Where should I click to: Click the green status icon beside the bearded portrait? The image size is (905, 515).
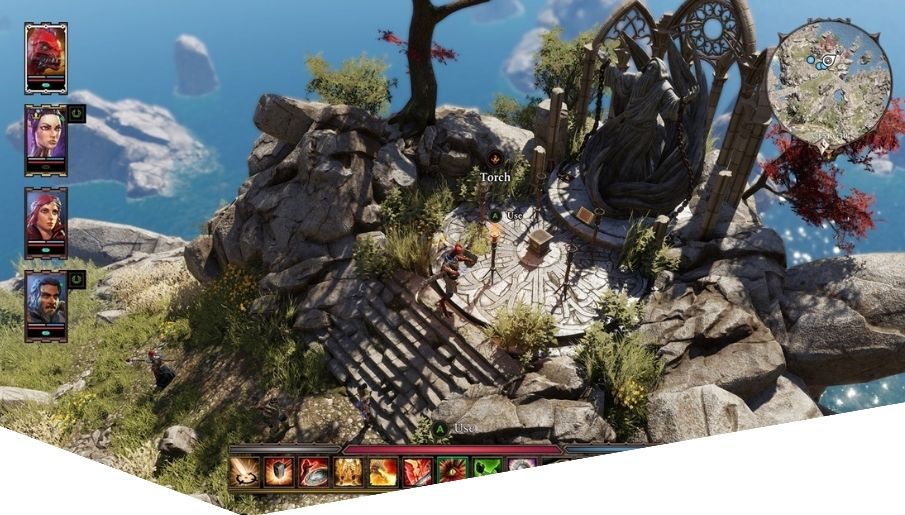pyautogui.click(x=78, y=279)
